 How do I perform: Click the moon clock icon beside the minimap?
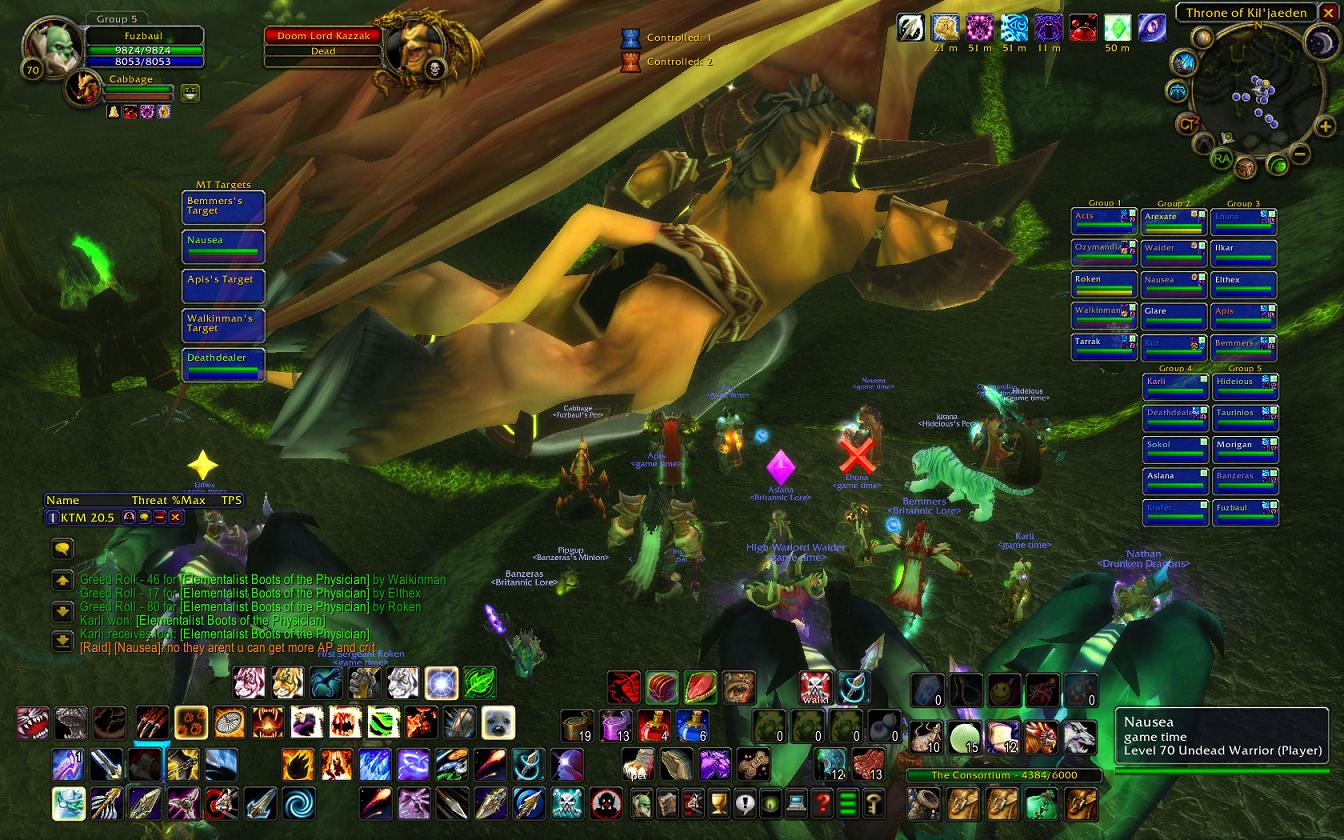[x=1318, y=41]
